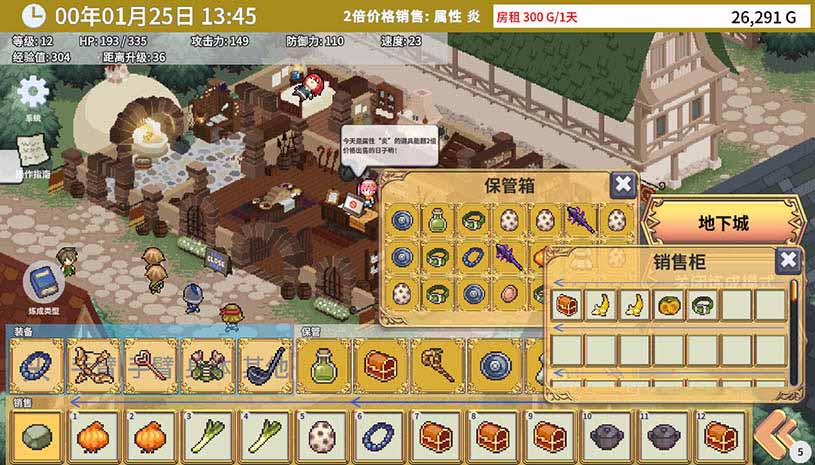Open the blue book 炼成类型 icon

point(43,283)
